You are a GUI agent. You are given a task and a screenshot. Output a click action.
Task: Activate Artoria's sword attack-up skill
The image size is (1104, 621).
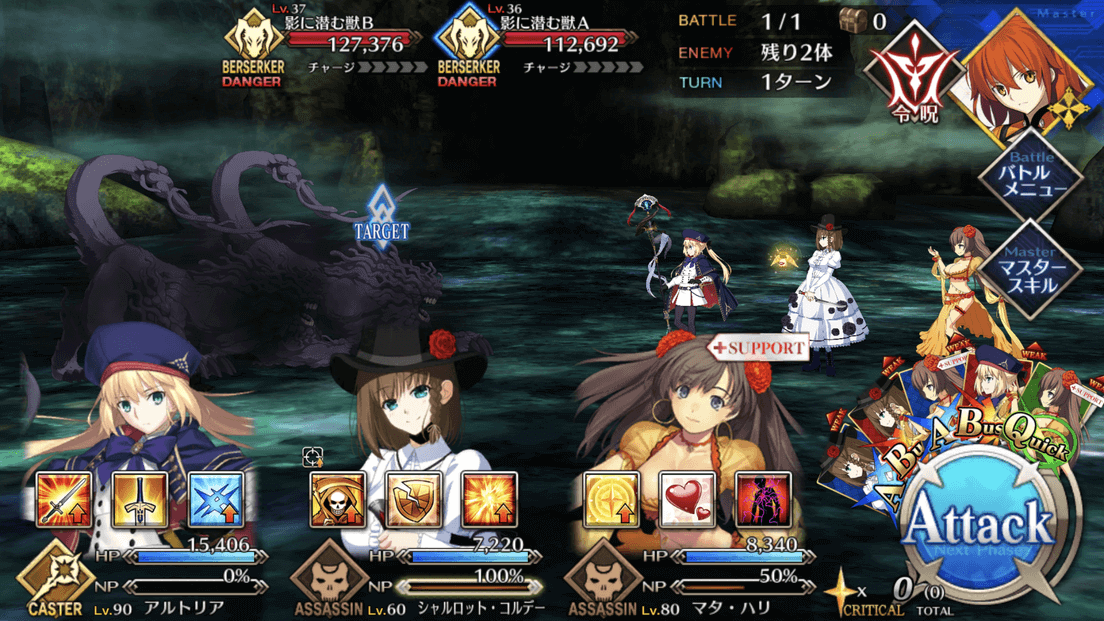click(64, 500)
